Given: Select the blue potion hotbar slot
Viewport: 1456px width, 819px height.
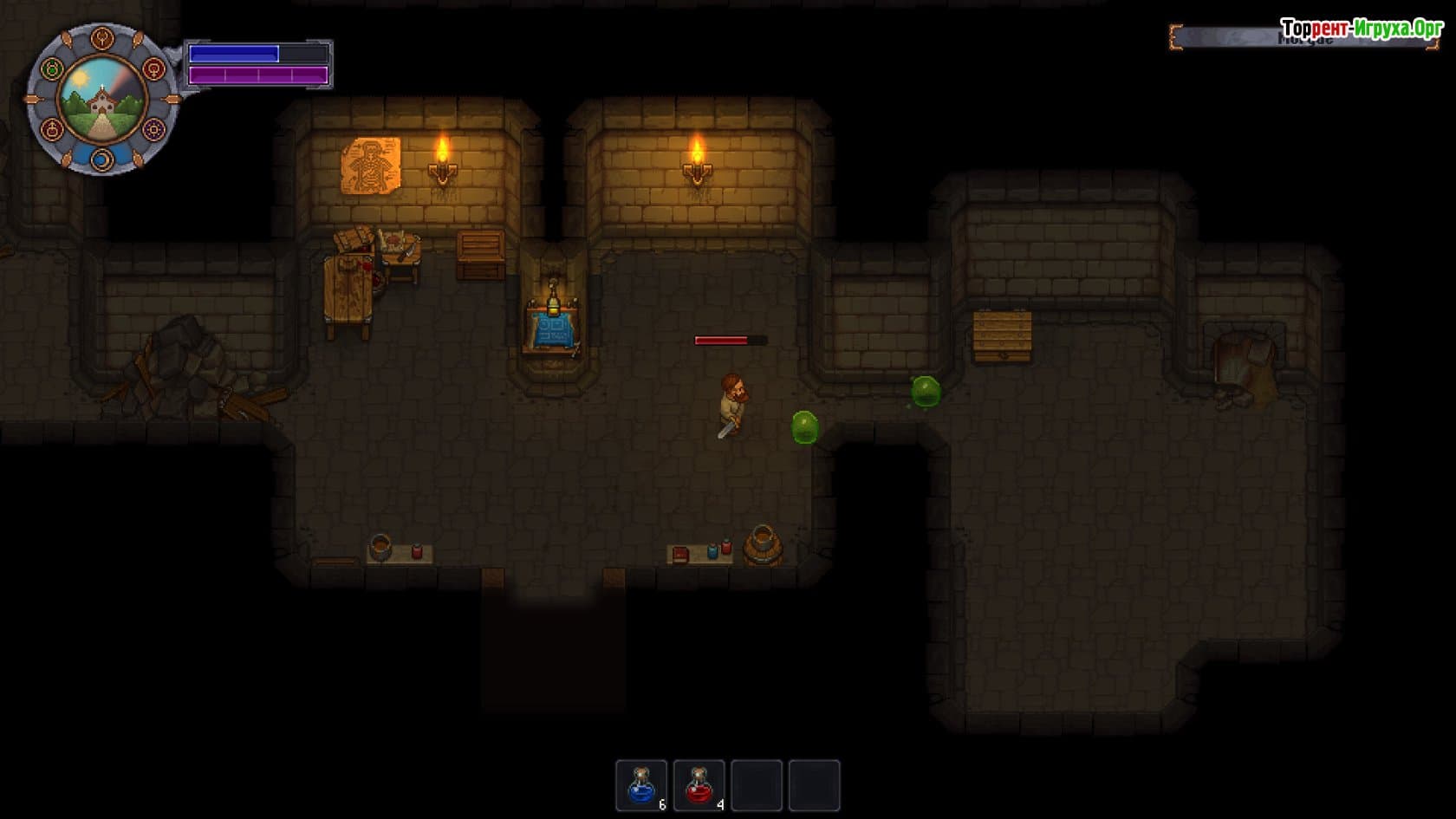Looking at the screenshot, I should point(641,785).
